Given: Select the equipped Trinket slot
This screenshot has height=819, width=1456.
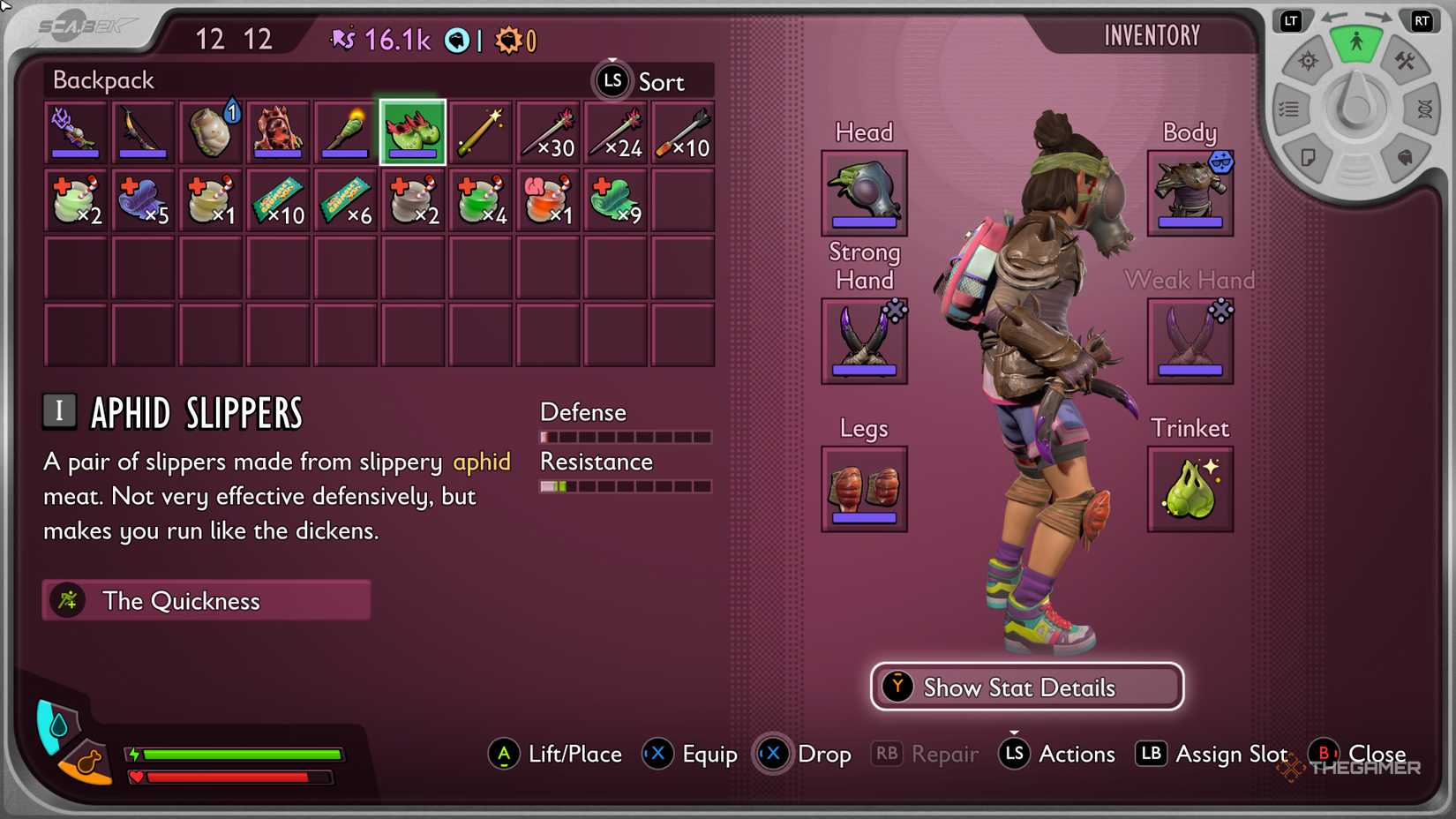Looking at the screenshot, I should pos(1190,489).
